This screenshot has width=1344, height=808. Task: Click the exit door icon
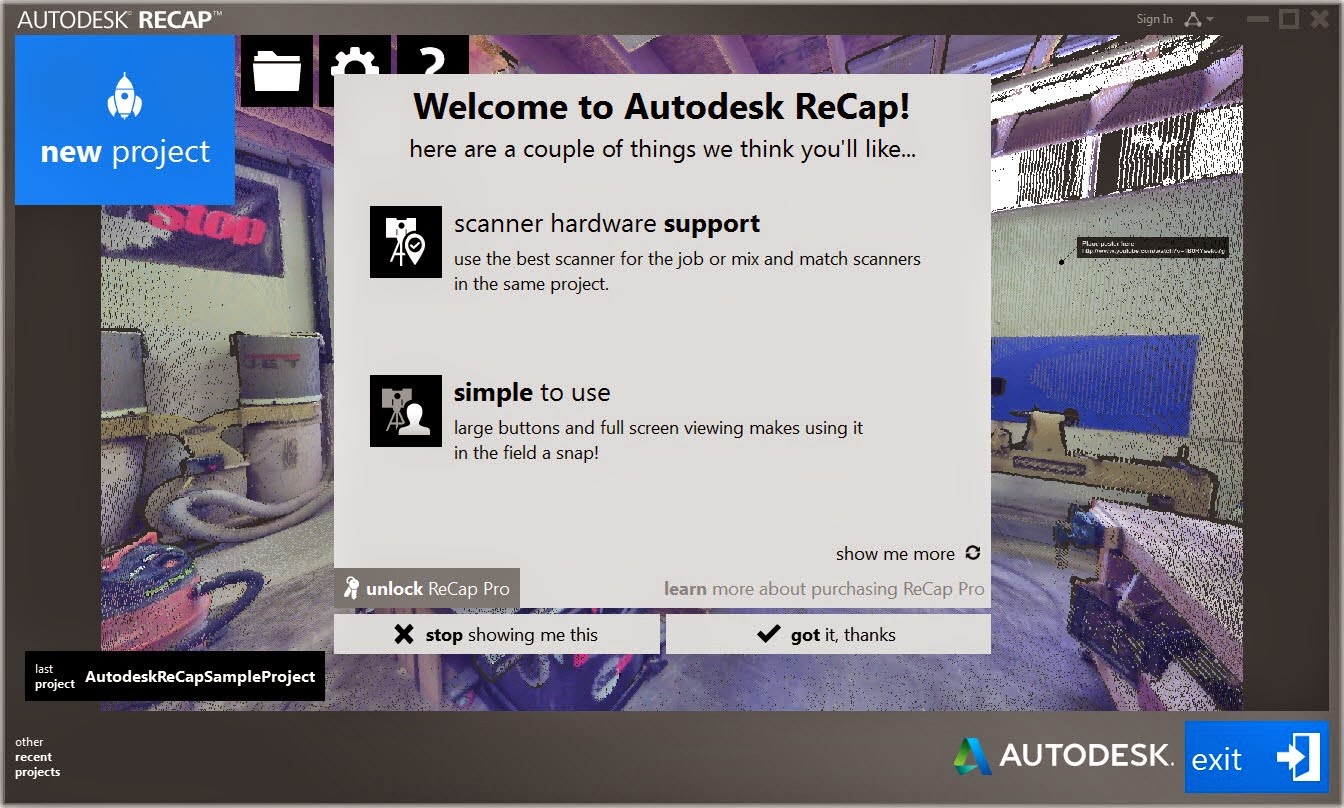coord(1295,757)
